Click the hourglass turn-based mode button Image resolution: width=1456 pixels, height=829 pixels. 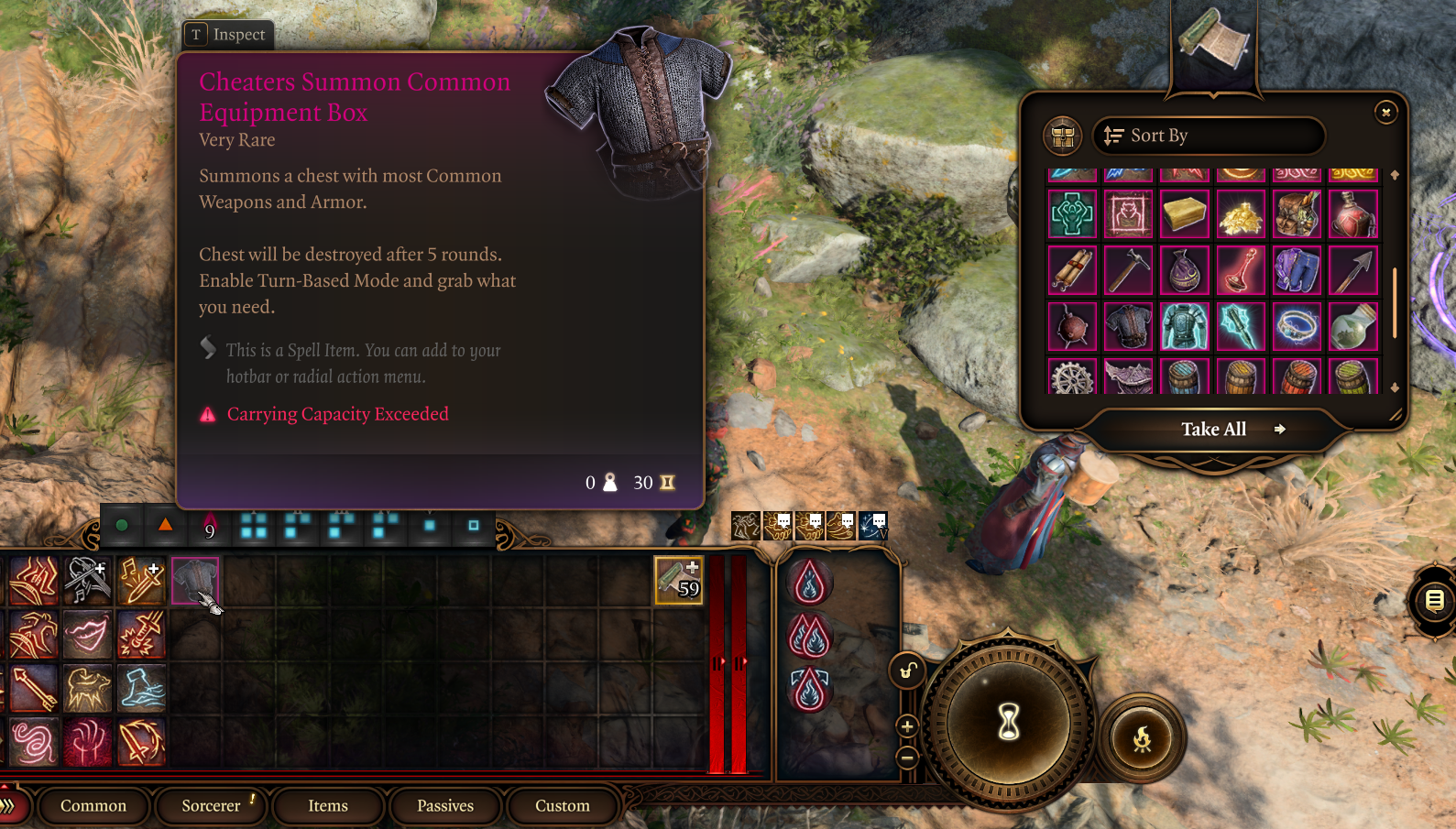pos(1009,722)
